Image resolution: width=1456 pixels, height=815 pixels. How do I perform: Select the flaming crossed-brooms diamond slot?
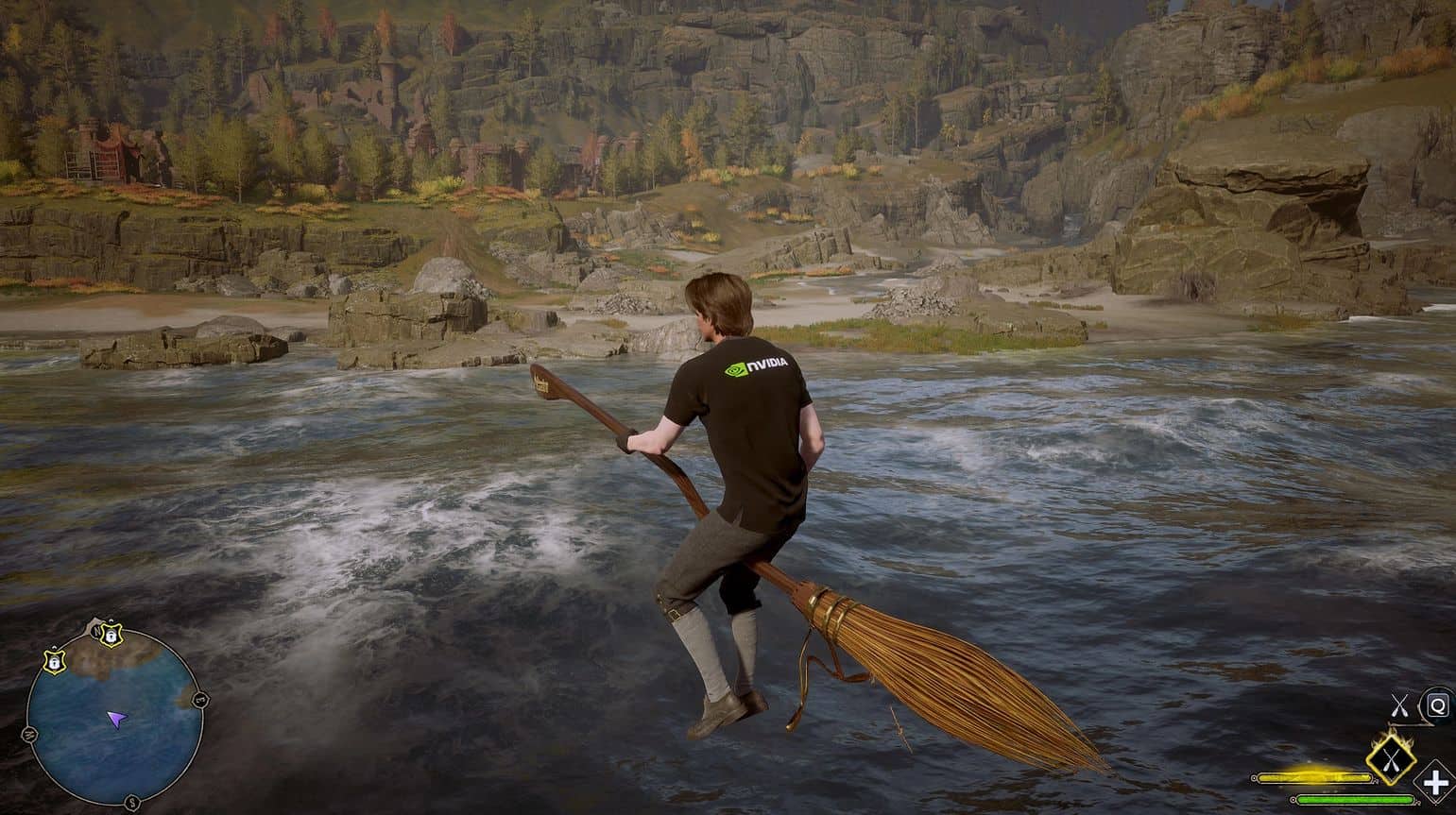point(1391,756)
